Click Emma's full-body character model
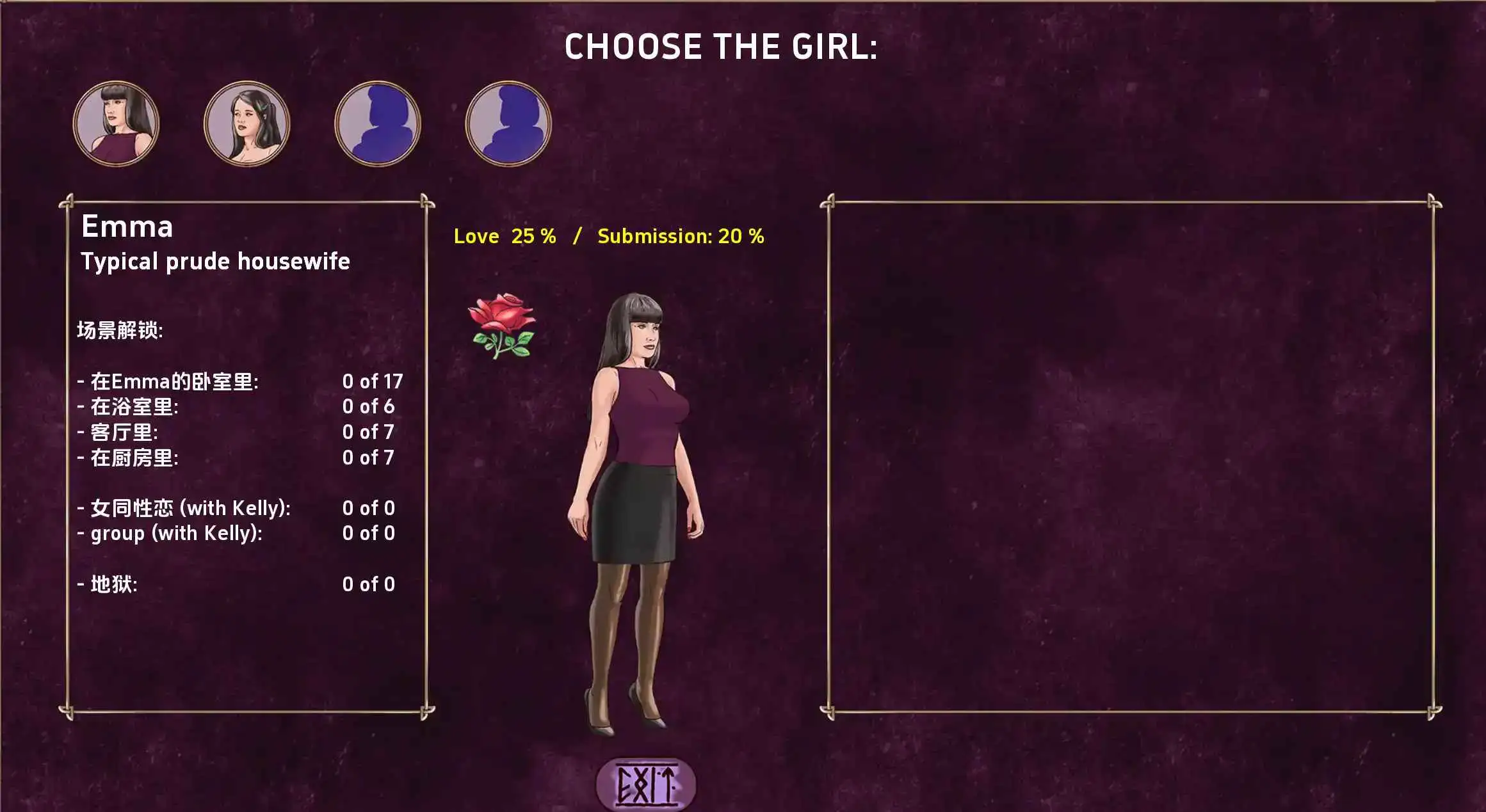1486x812 pixels. 634,512
